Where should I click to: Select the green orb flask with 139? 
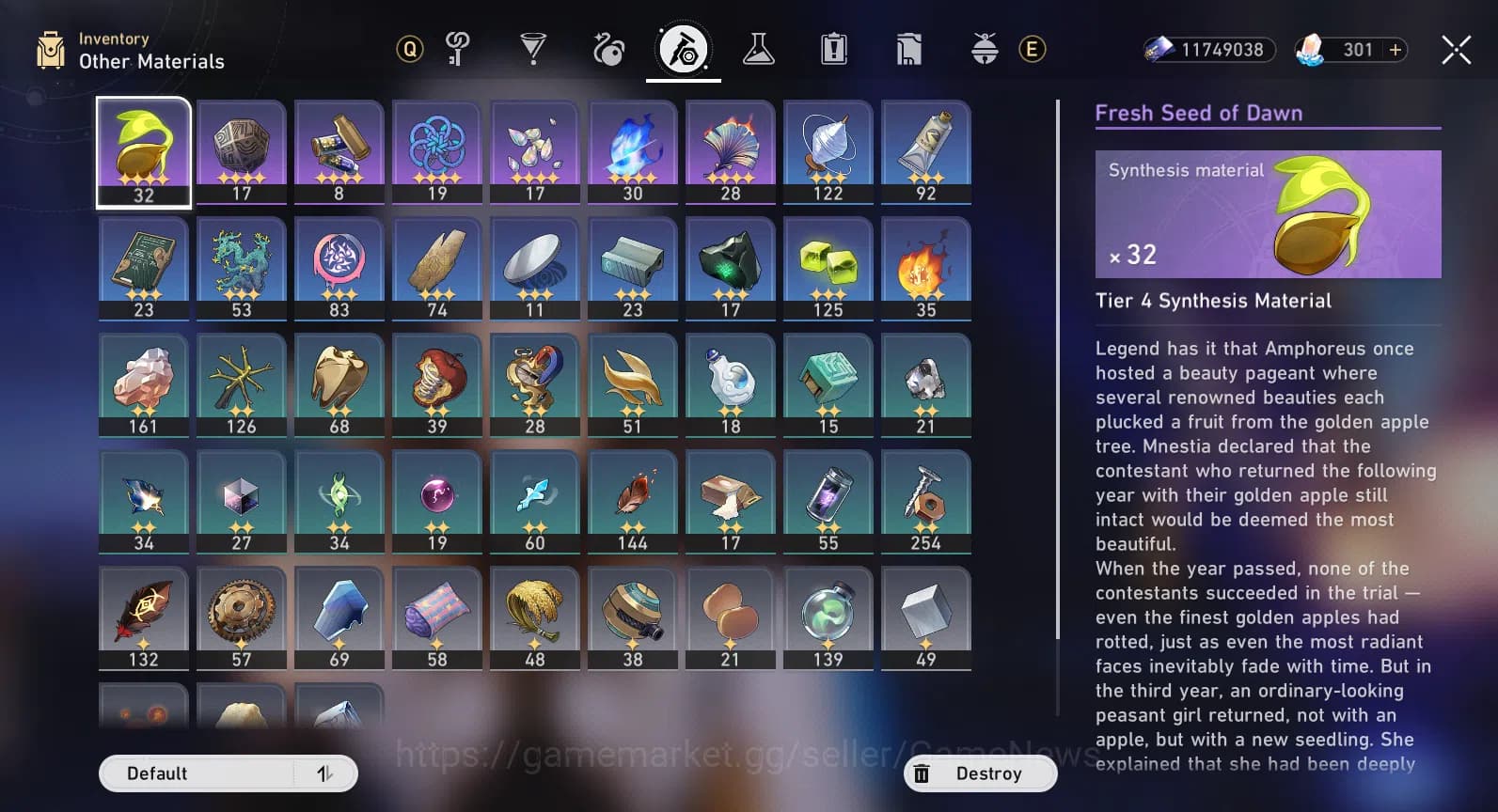coord(828,617)
